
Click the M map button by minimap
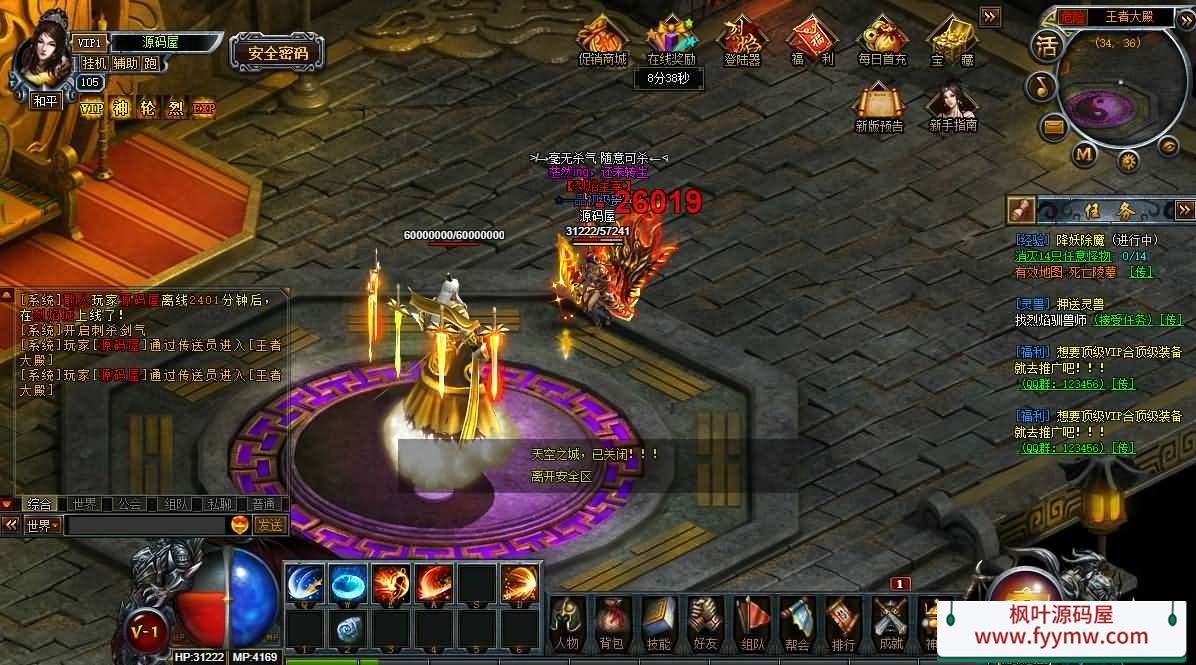1084,154
